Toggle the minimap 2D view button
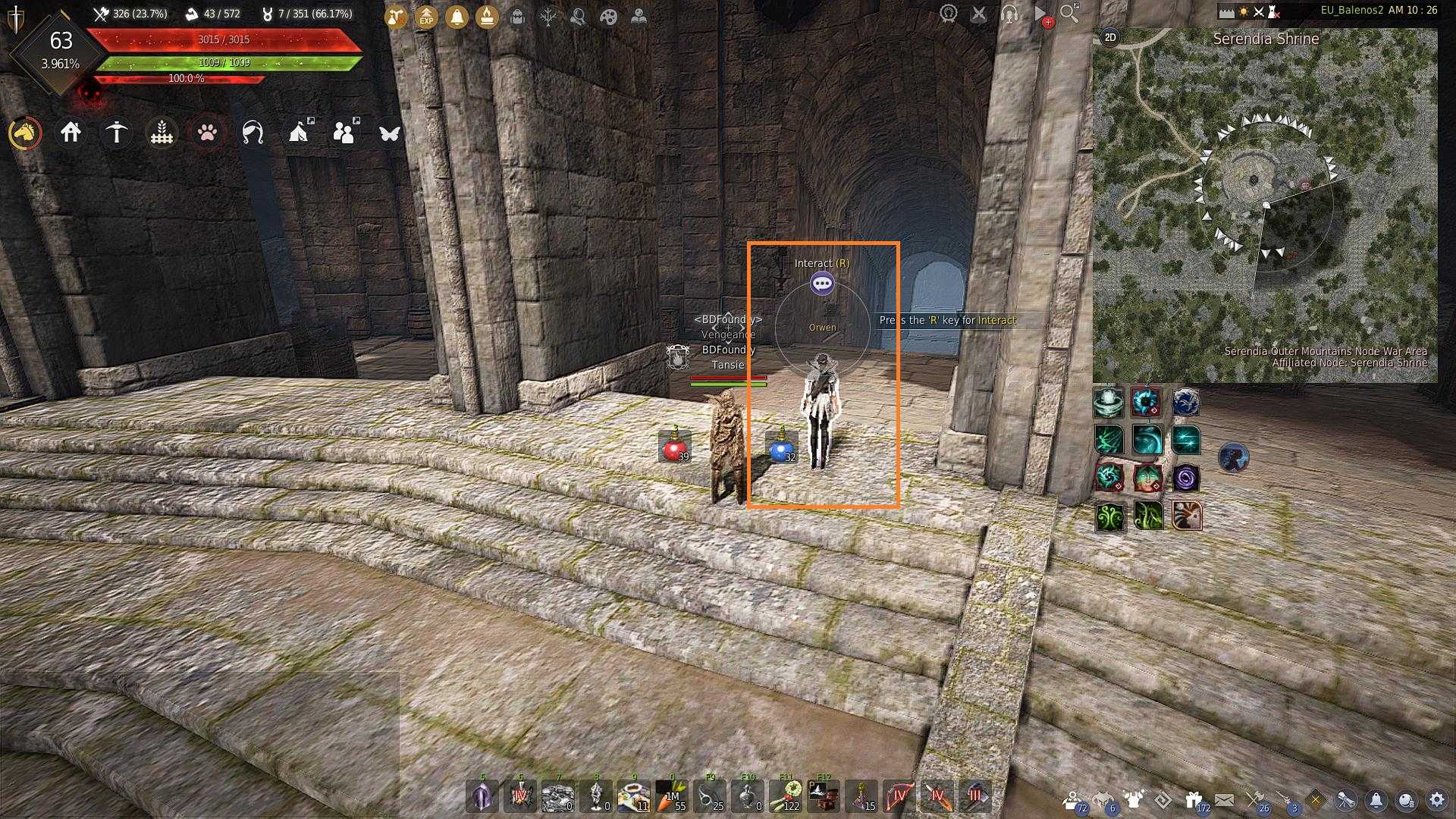 (1110, 37)
